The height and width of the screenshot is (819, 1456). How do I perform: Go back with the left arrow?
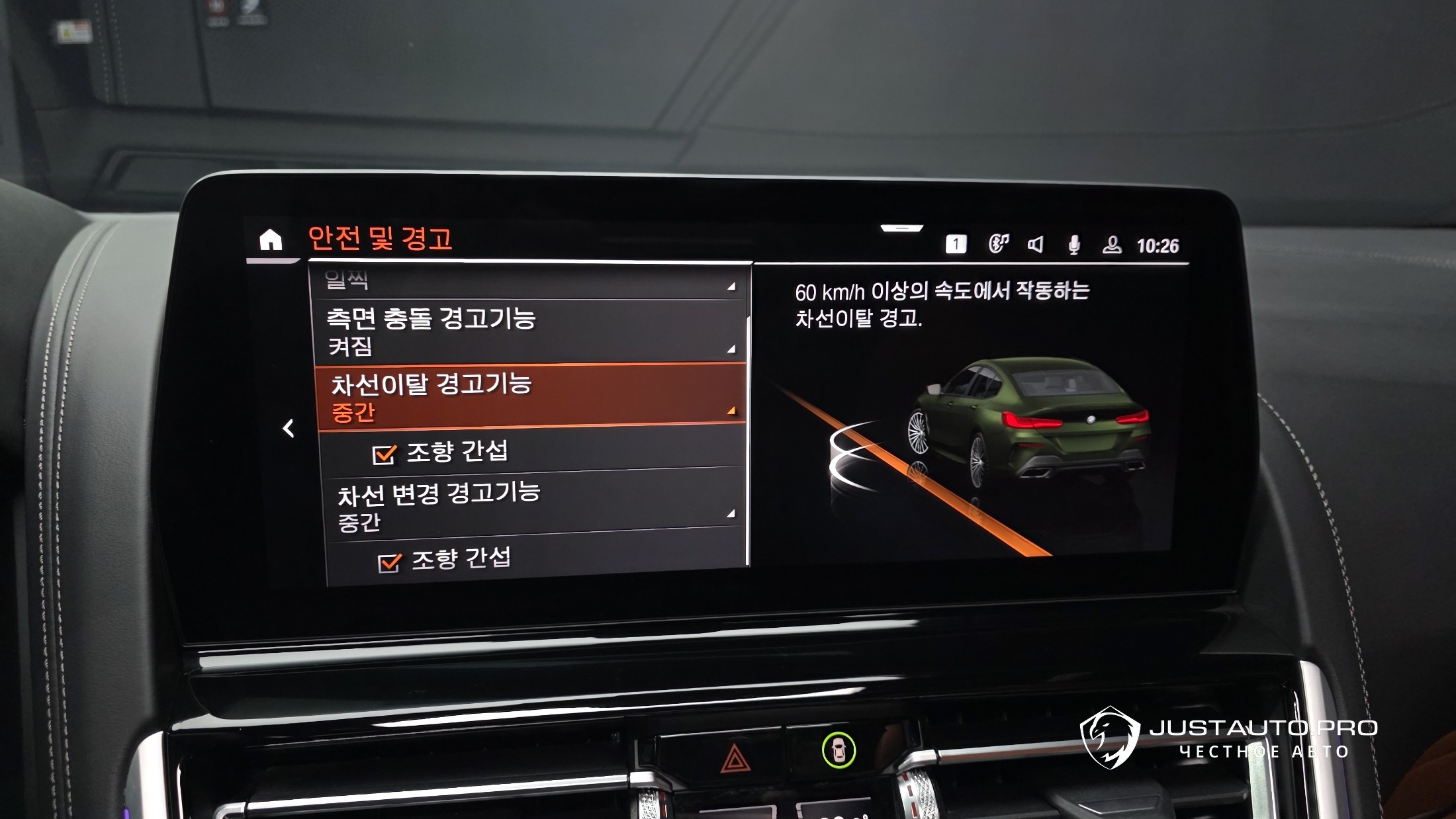tap(289, 429)
